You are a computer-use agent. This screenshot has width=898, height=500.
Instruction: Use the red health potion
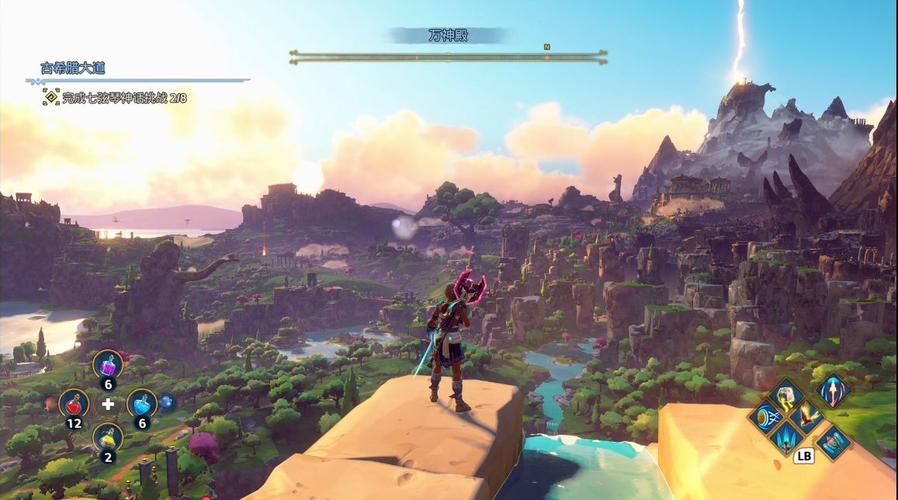73,402
